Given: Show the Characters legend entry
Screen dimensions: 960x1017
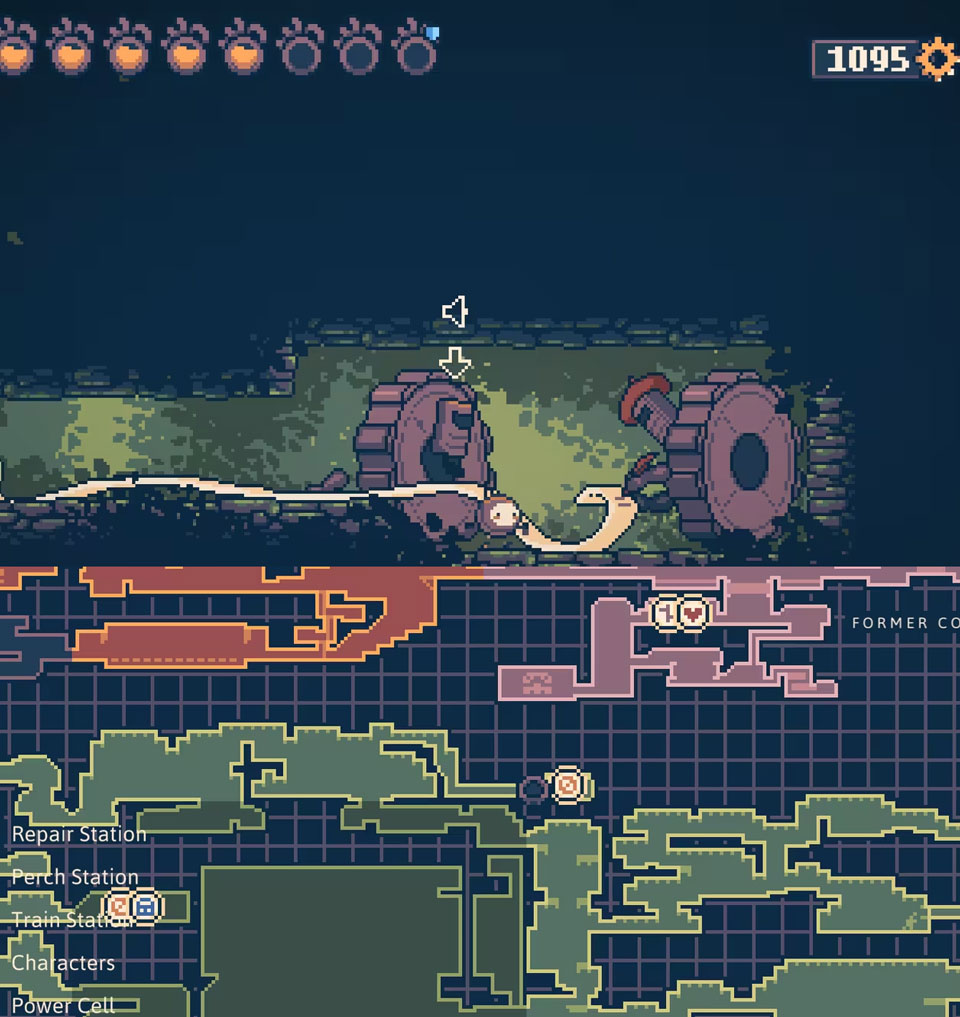Looking at the screenshot, I should click(63, 963).
